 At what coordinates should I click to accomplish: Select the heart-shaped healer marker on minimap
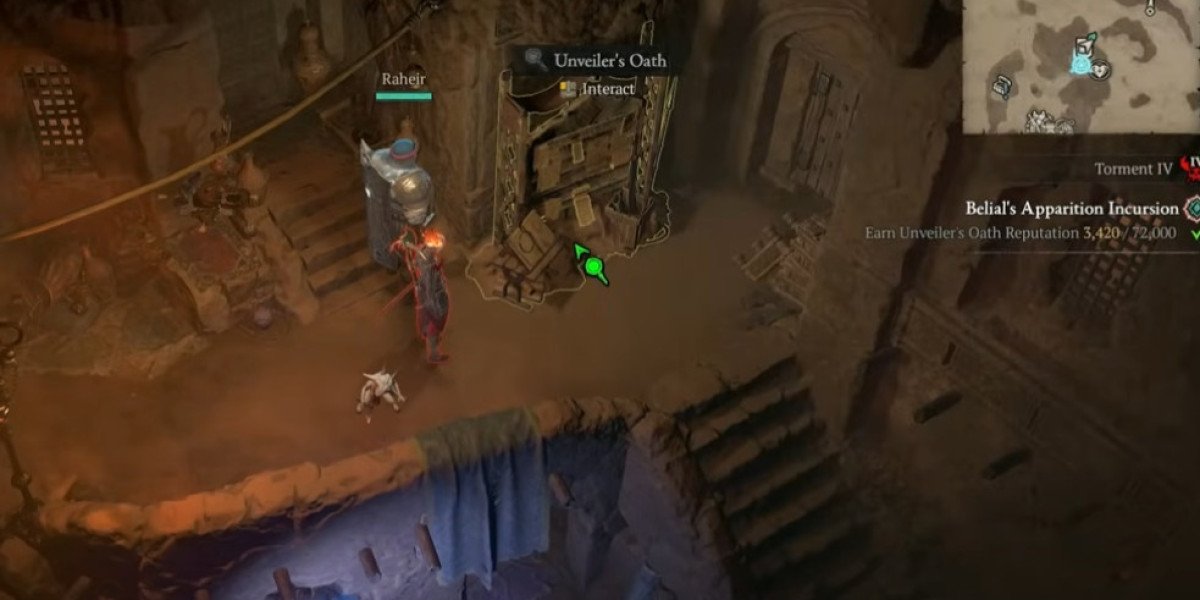pos(1100,72)
